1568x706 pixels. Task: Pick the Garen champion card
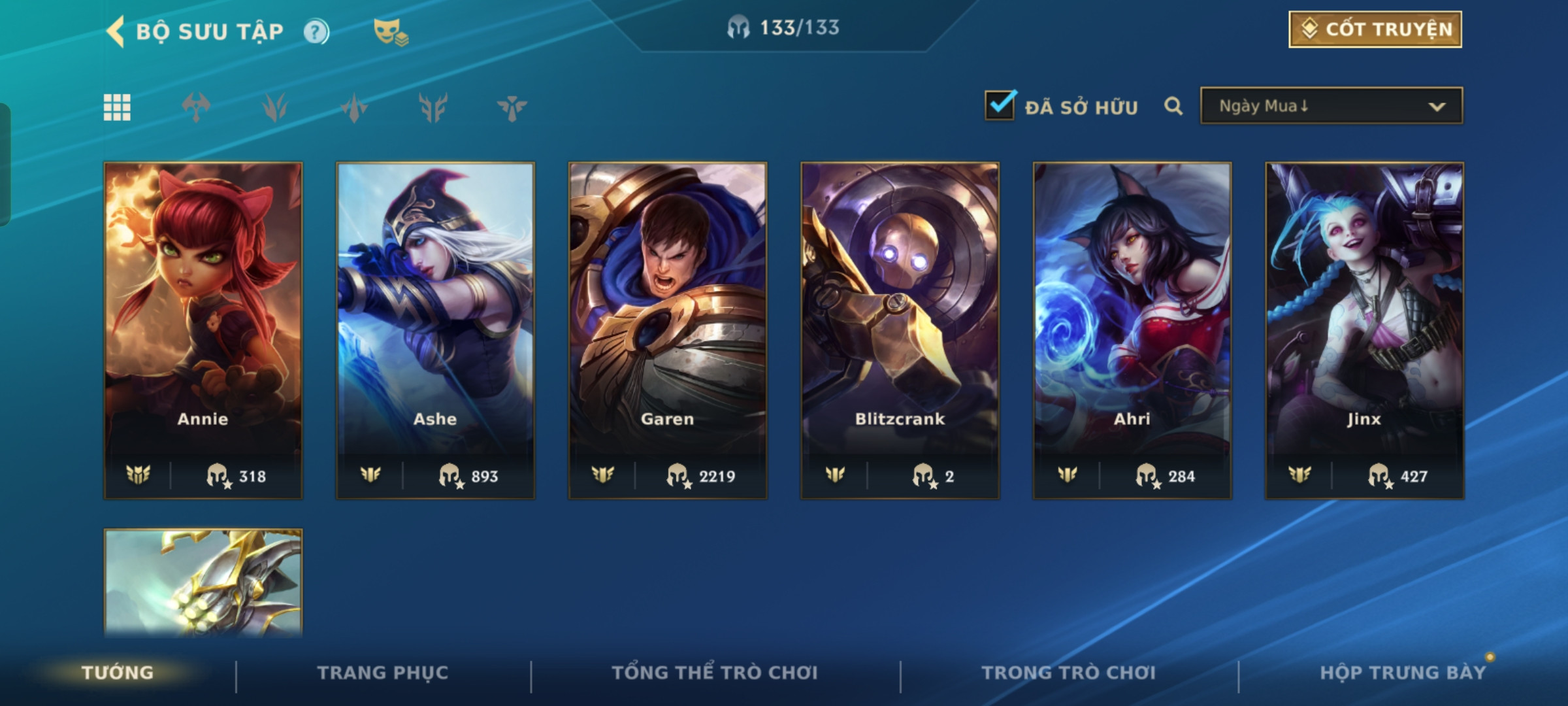[x=668, y=330]
